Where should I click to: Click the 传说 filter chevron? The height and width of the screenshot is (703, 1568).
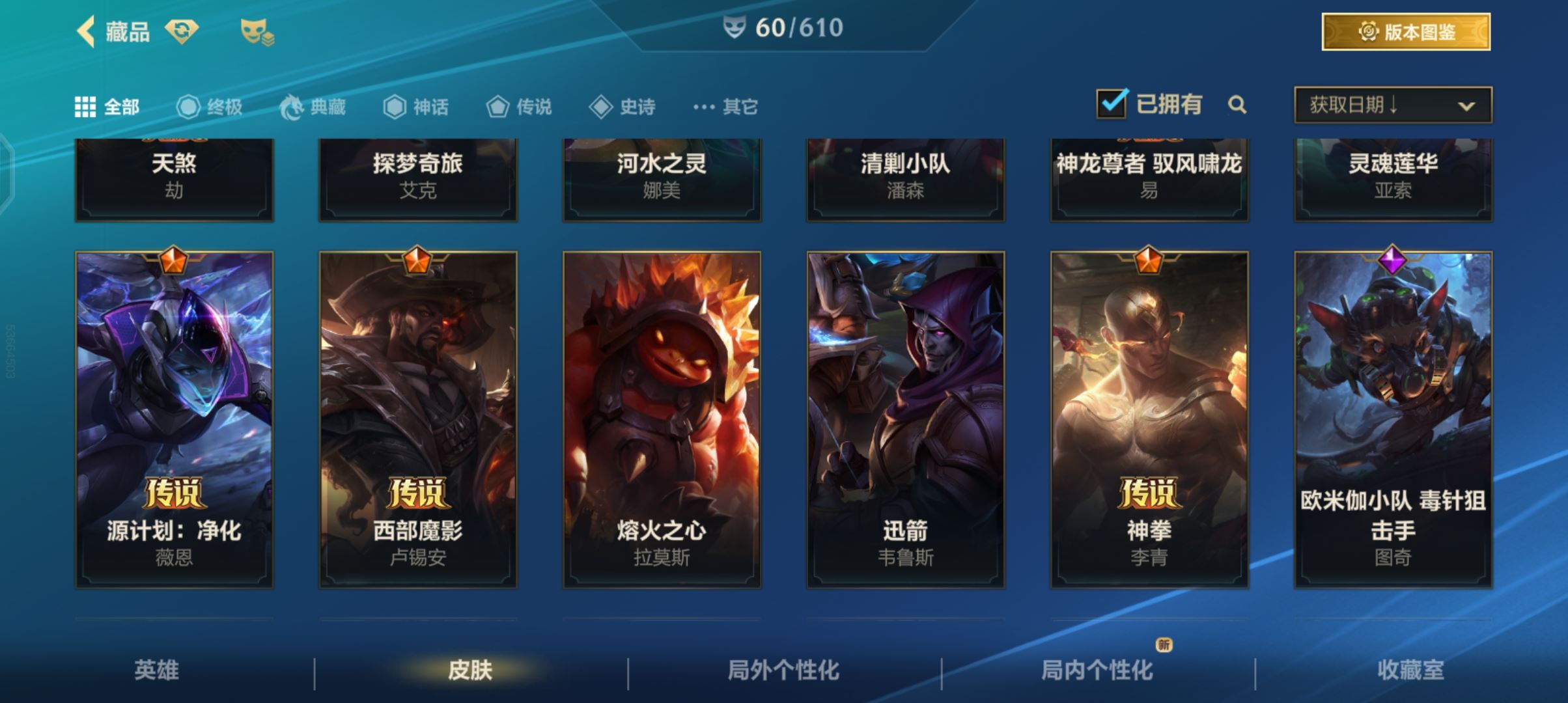(498, 107)
